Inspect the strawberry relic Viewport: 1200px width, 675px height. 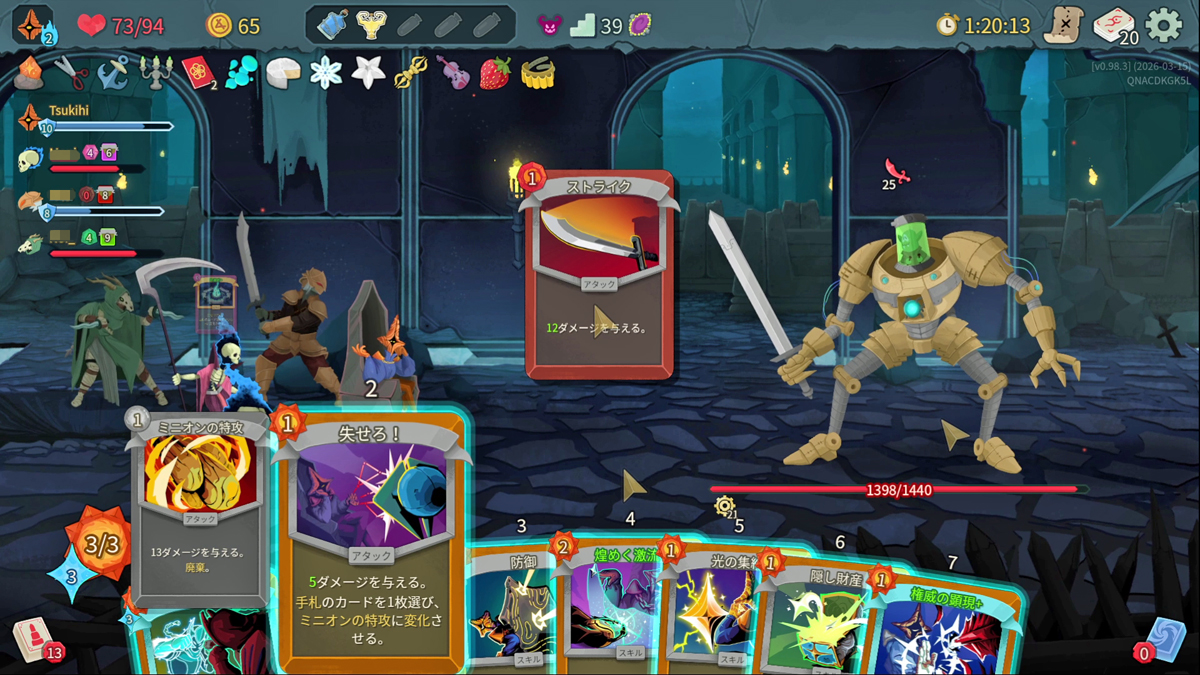tap(495, 72)
